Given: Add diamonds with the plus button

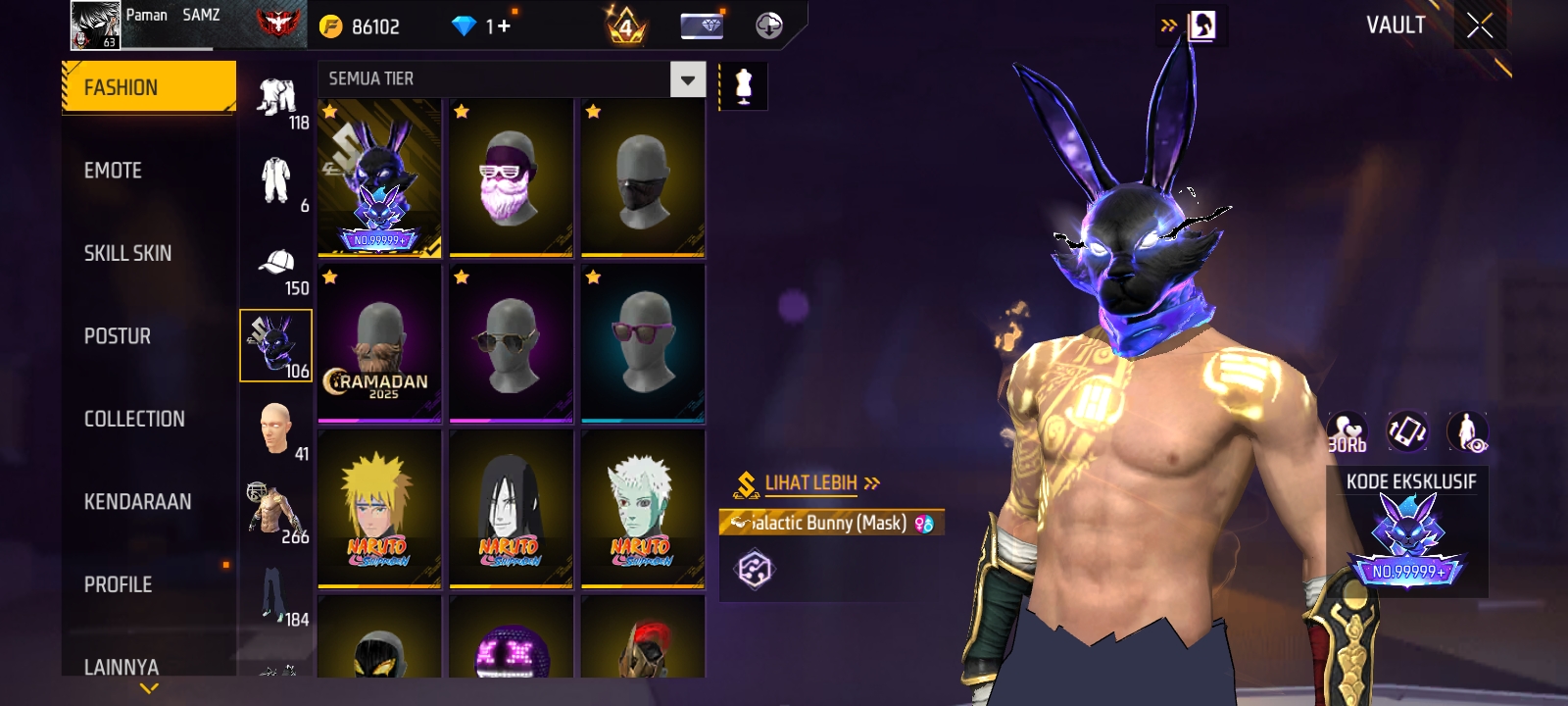Looking at the screenshot, I should click(504, 25).
